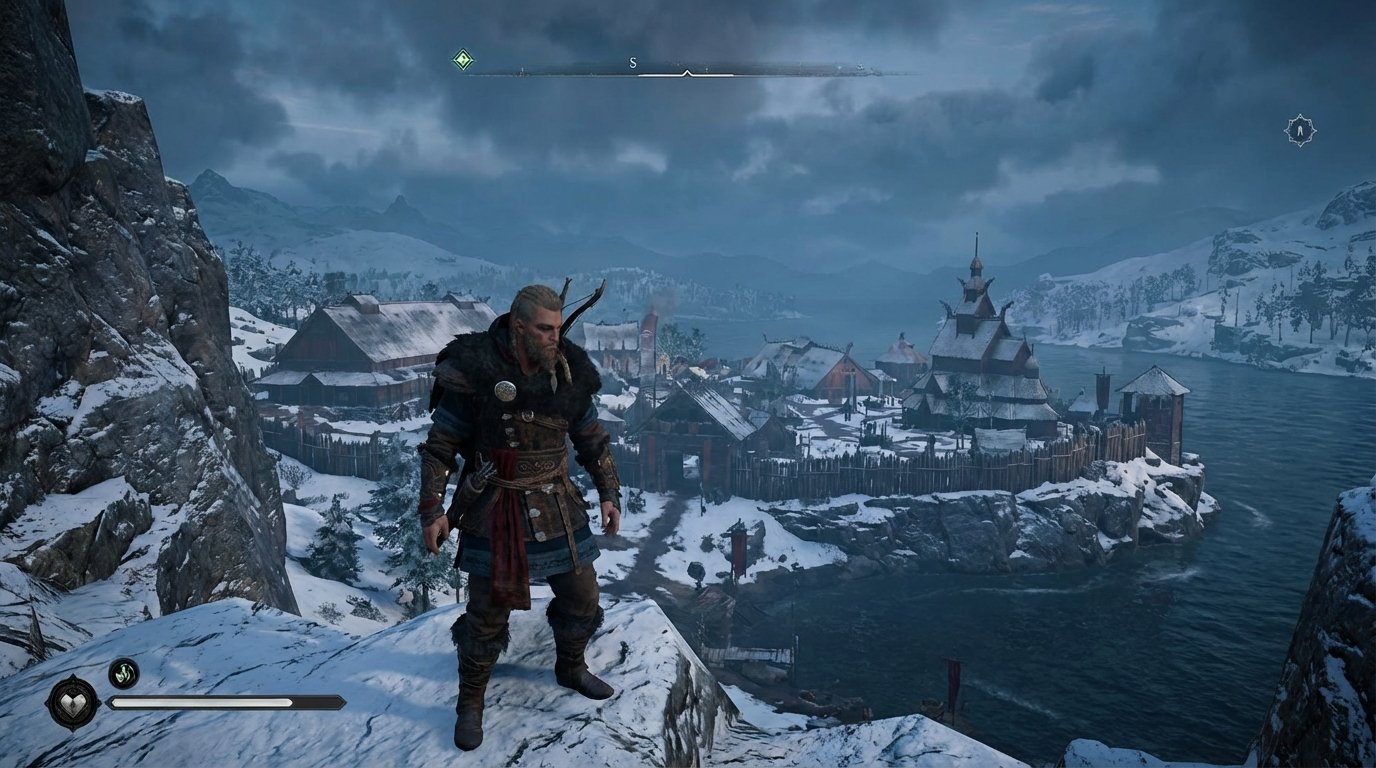Open the green adrenaline ability slot
This screenshot has height=768, width=1376.
click(124, 674)
